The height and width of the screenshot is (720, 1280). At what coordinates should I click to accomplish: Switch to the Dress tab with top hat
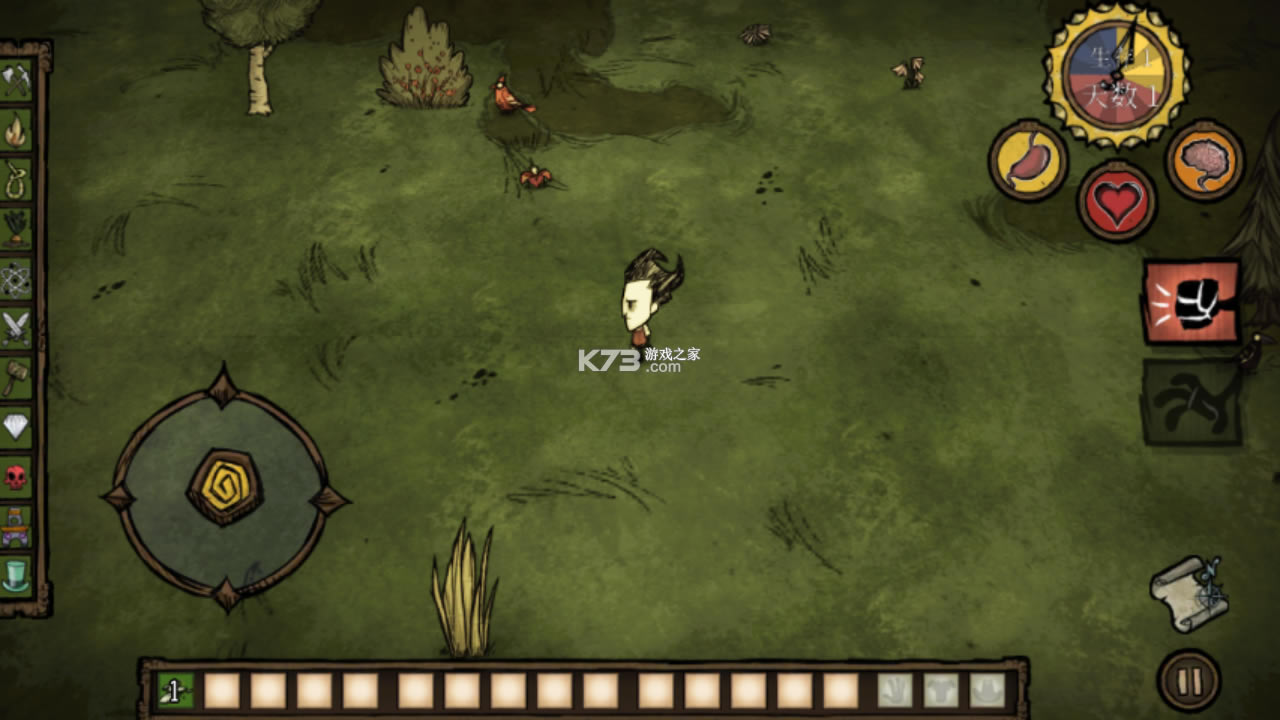pyautogui.click(x=16, y=575)
